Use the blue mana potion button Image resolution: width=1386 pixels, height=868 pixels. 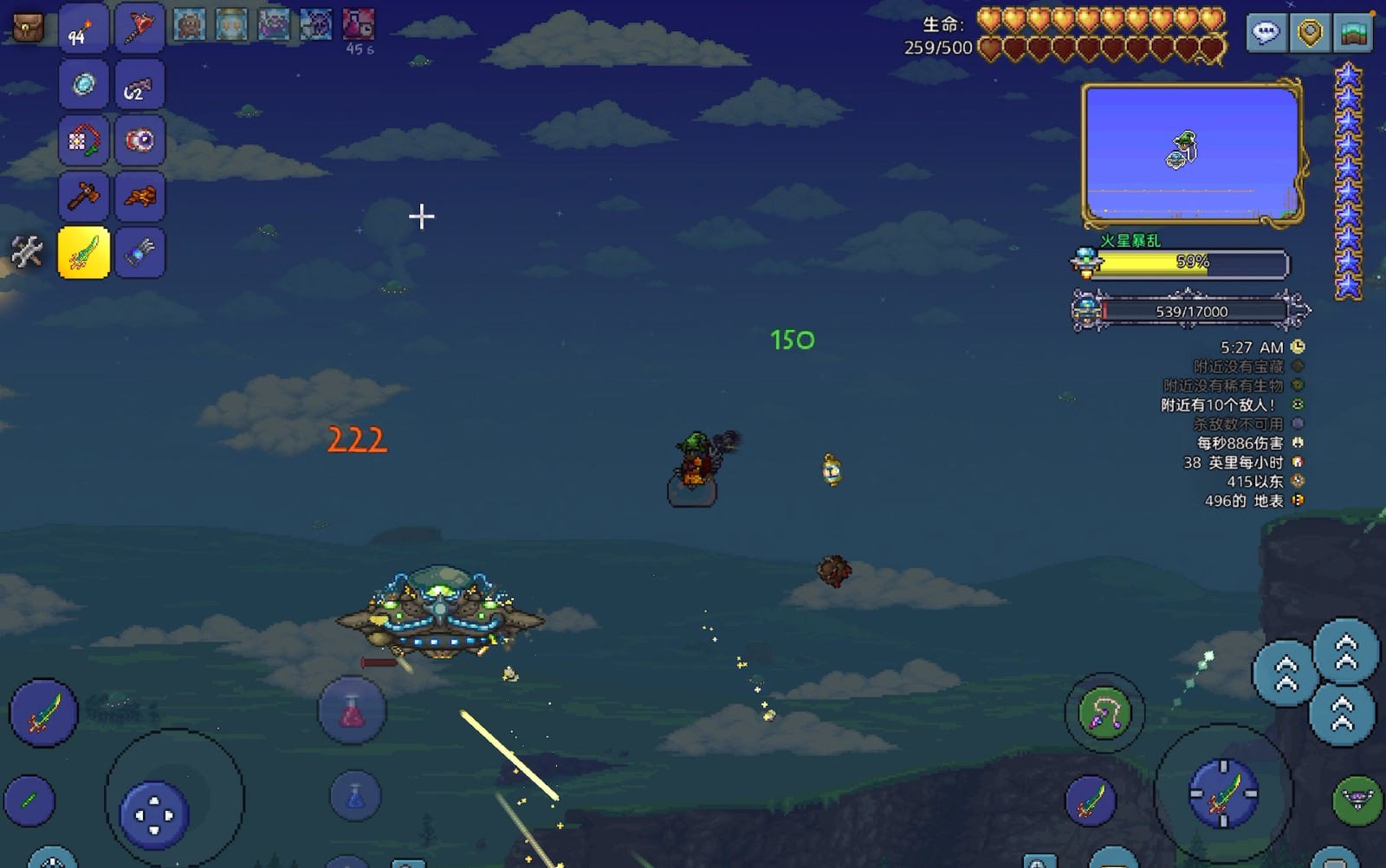click(355, 796)
